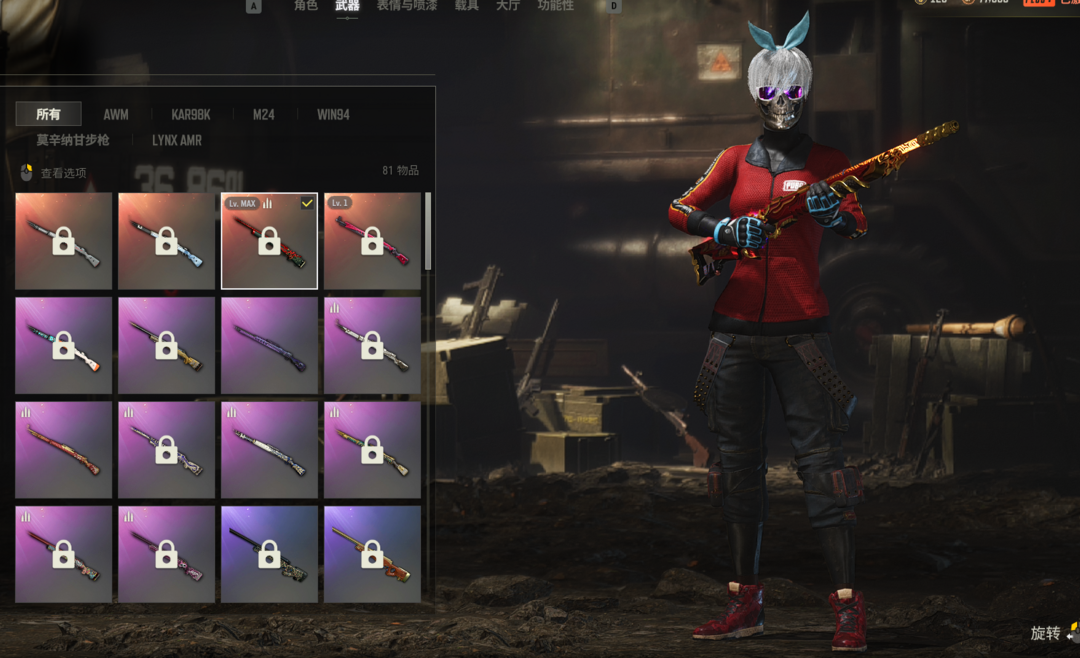Viewport: 1080px width, 658px height.
Task: Open the 功能性 tab
Action: 556,6
